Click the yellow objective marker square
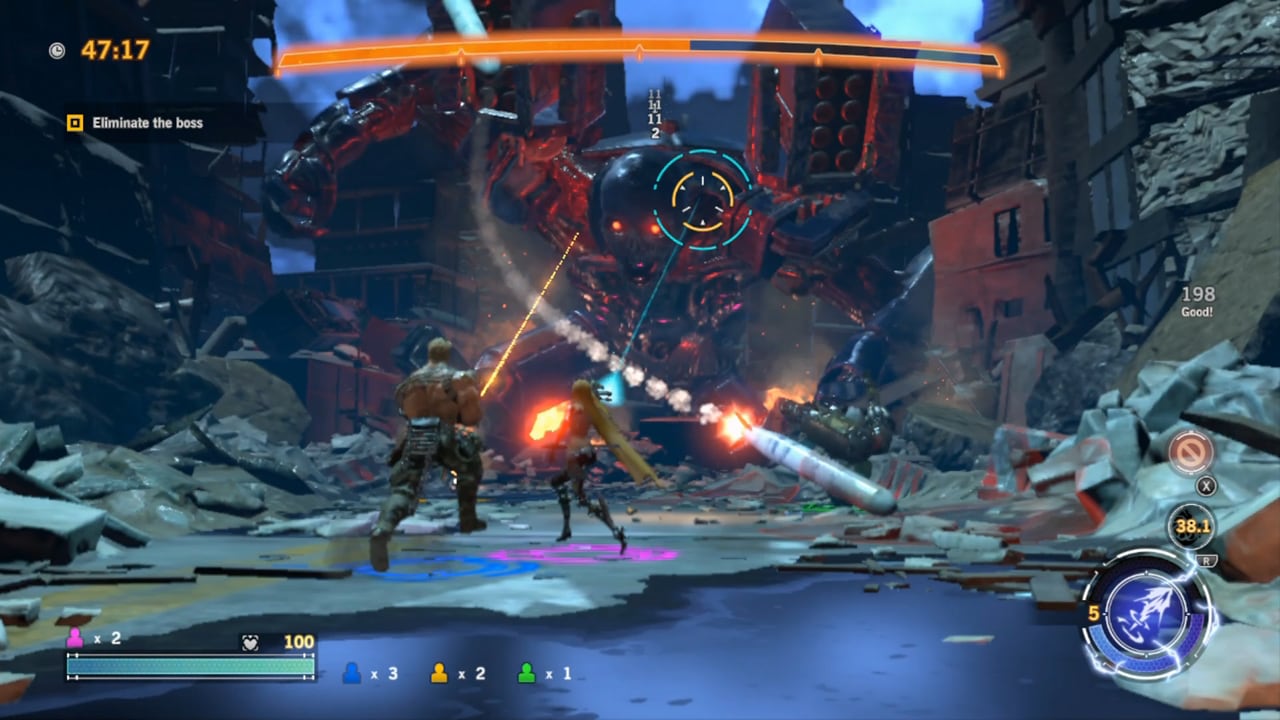 [76, 123]
